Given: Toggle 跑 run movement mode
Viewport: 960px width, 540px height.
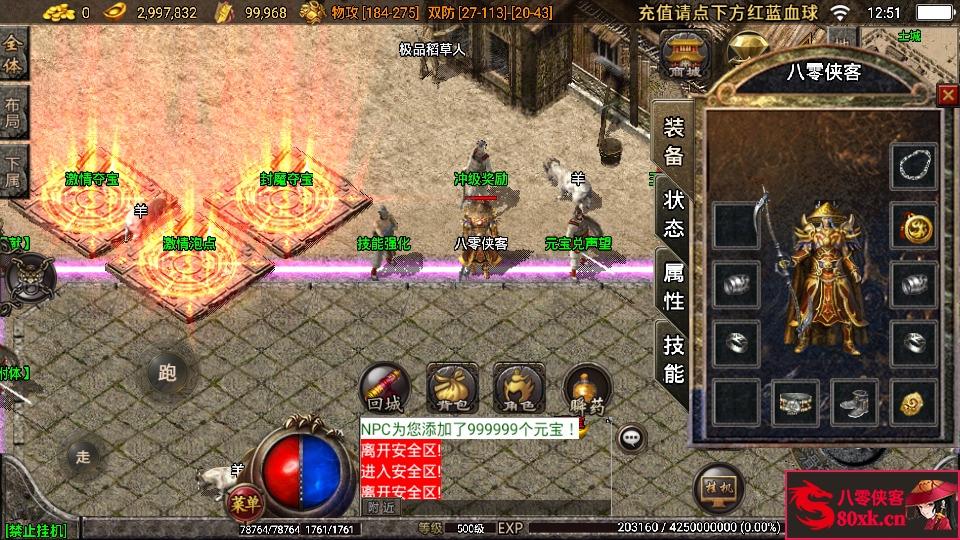Looking at the screenshot, I should coord(167,373).
